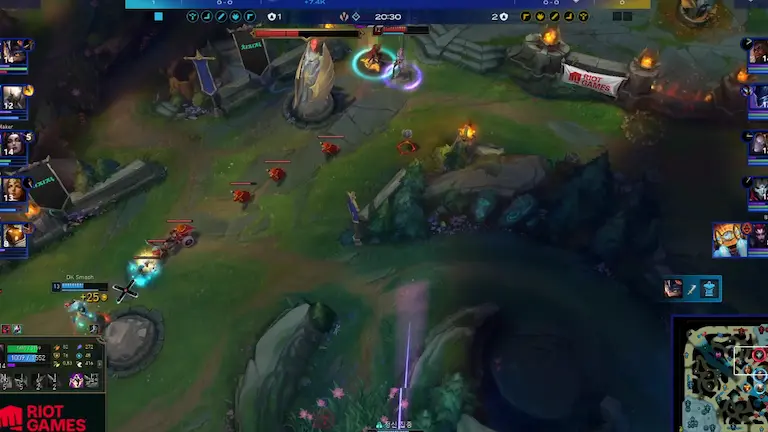
Task: Select the level 13 champion portrait
Action: 14,188
